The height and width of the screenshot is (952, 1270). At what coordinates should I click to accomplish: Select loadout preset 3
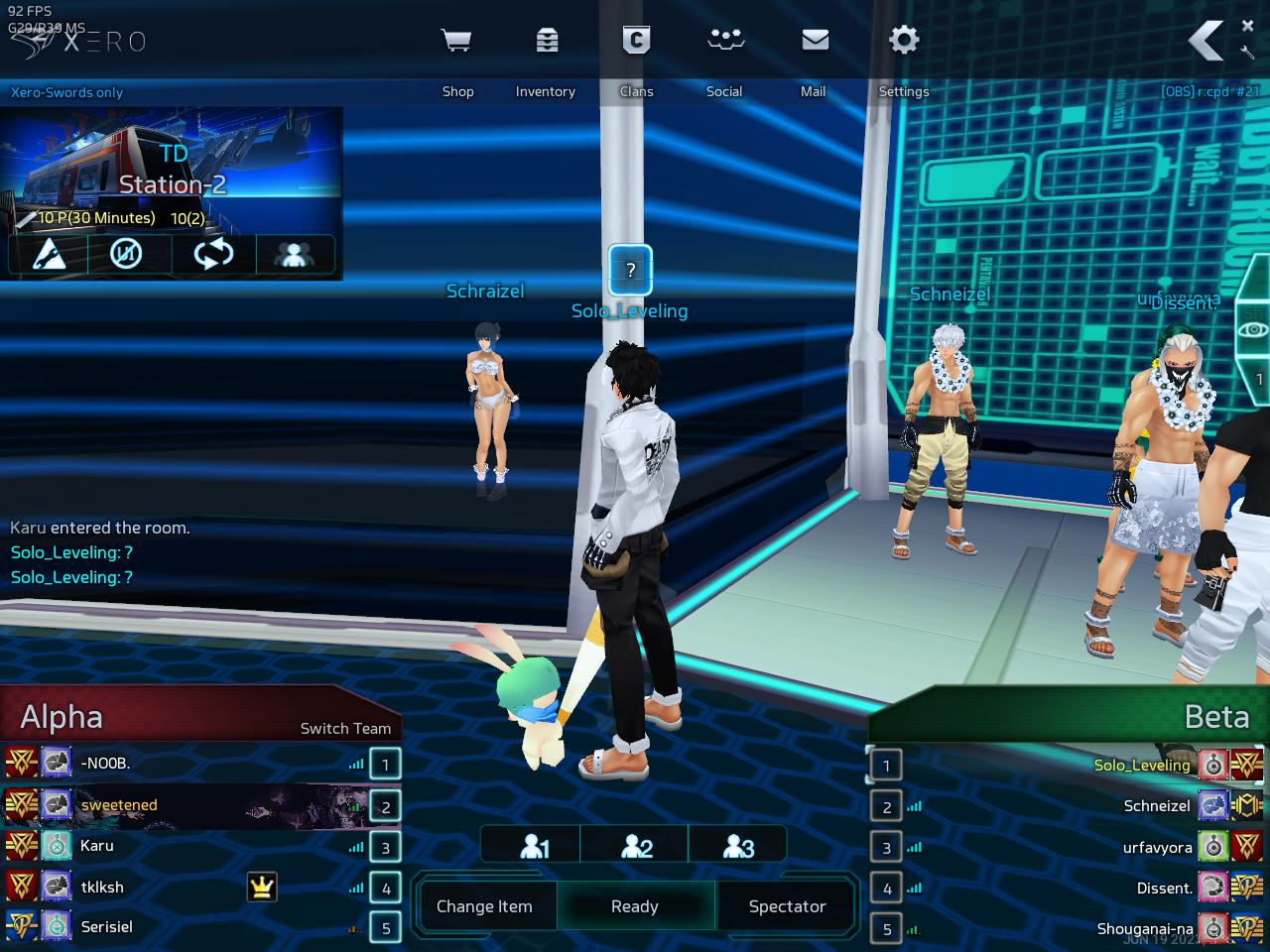(738, 846)
